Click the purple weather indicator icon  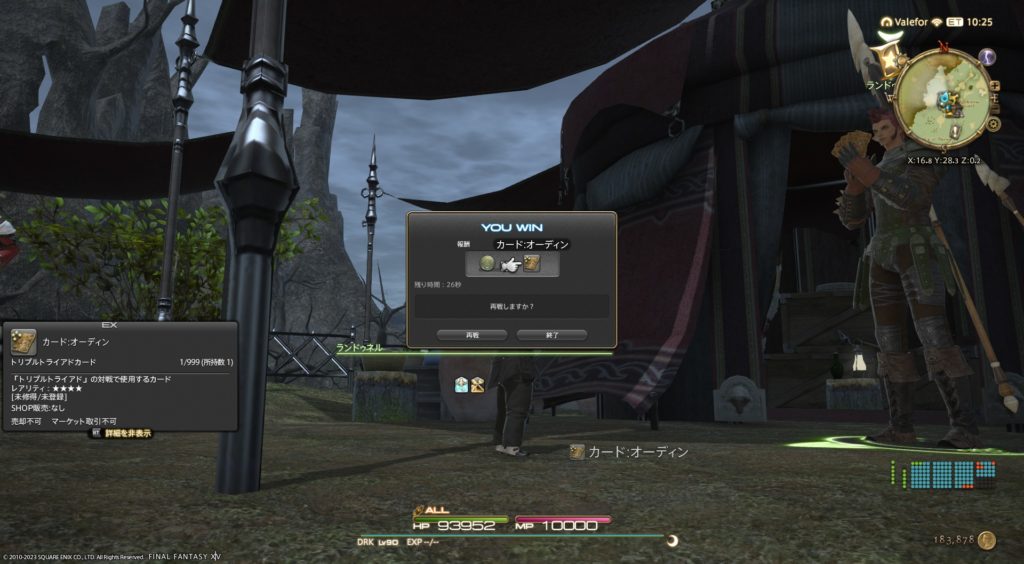point(987,58)
